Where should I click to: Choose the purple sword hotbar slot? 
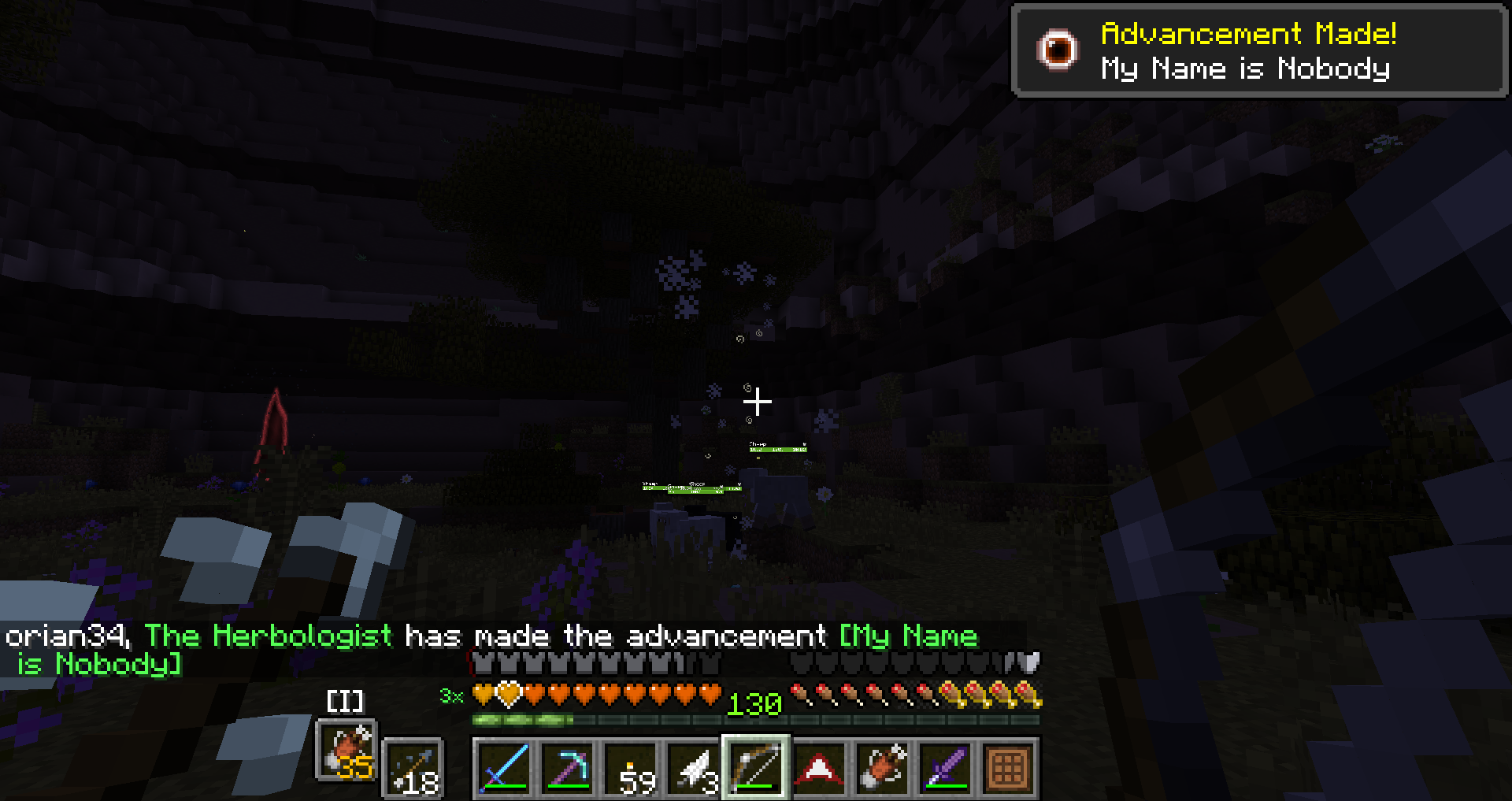(945, 766)
